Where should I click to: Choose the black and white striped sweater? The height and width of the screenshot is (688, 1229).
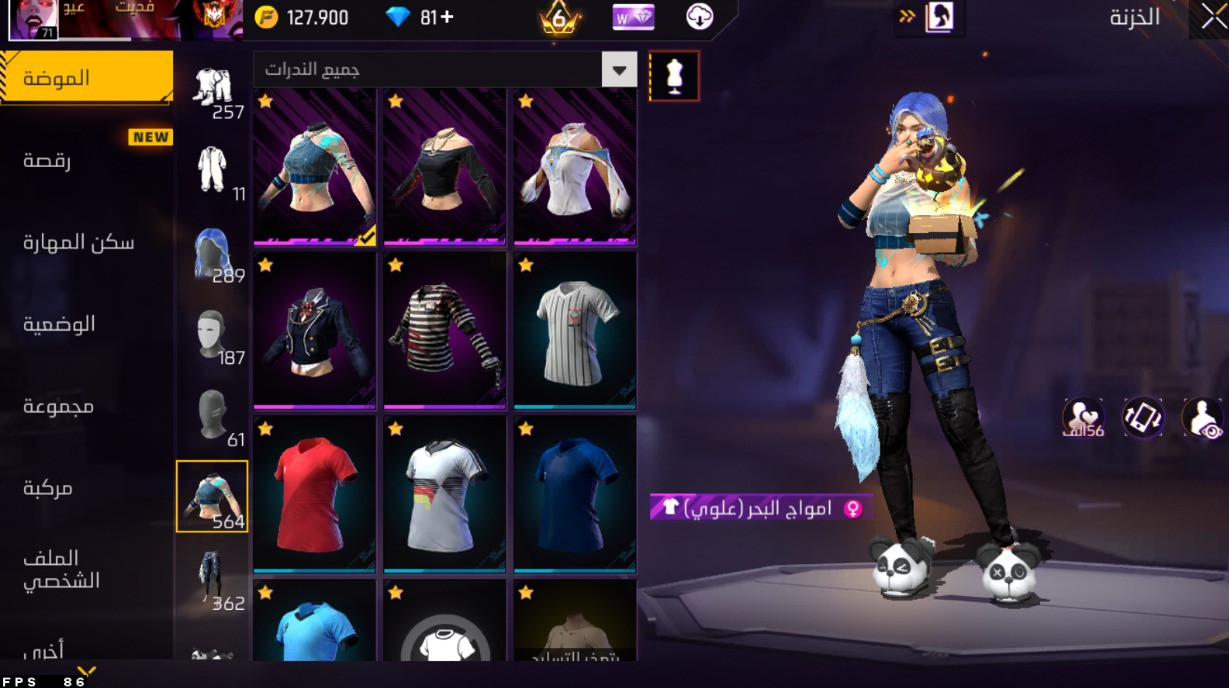coord(445,330)
